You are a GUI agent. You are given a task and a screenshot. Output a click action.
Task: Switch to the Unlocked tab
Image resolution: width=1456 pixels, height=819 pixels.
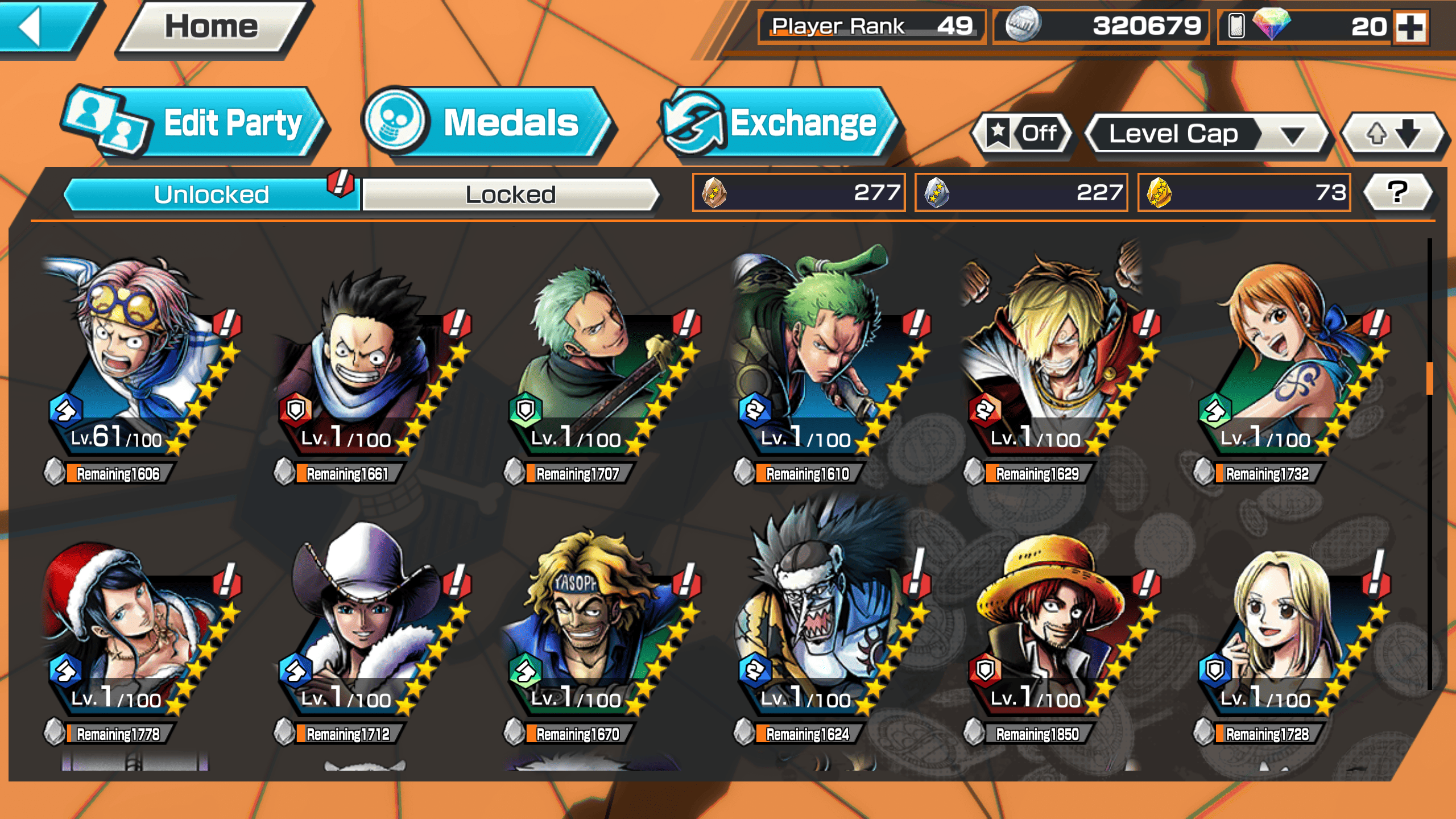pyautogui.click(x=212, y=195)
